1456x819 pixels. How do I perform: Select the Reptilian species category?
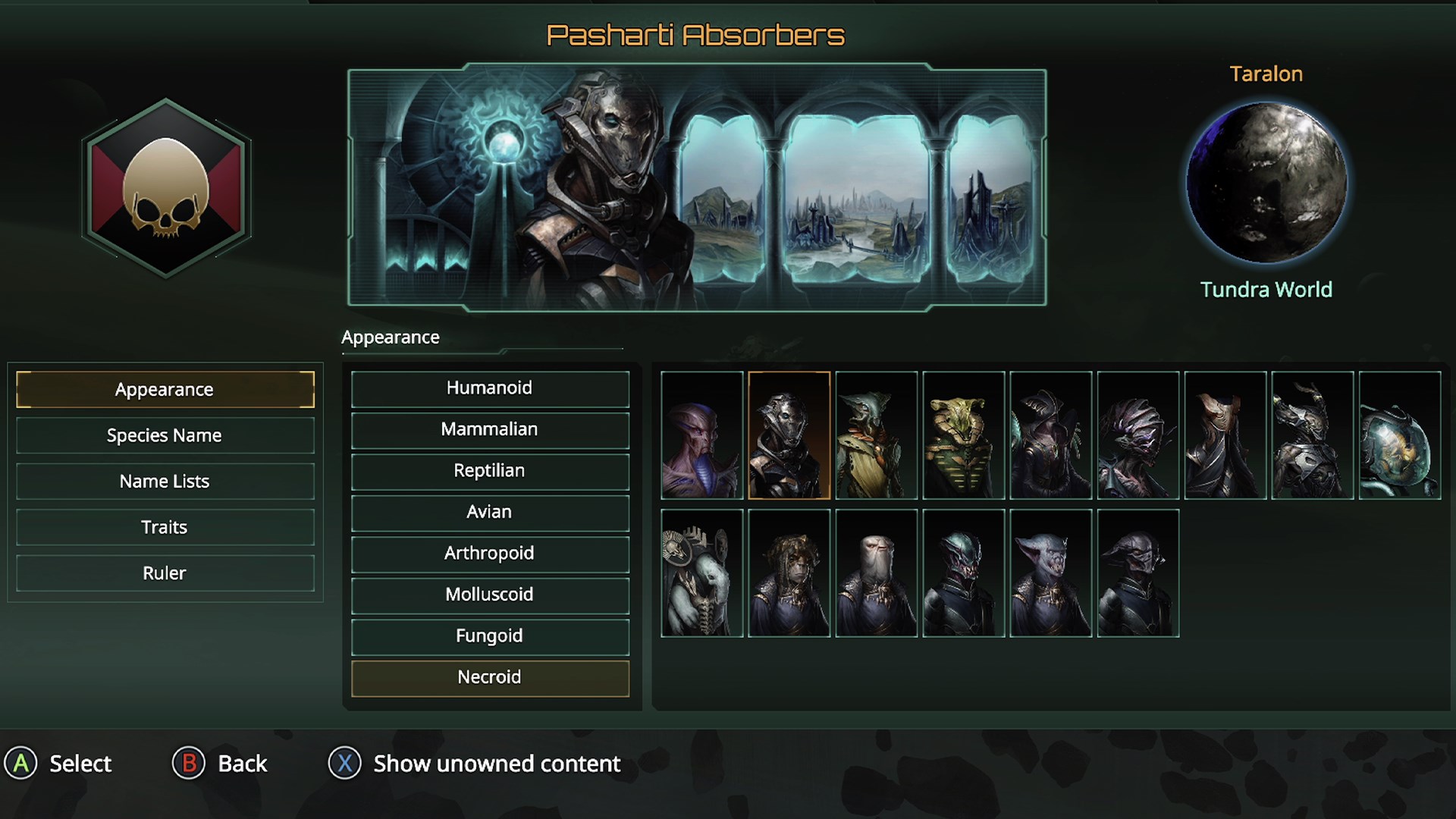click(x=489, y=471)
